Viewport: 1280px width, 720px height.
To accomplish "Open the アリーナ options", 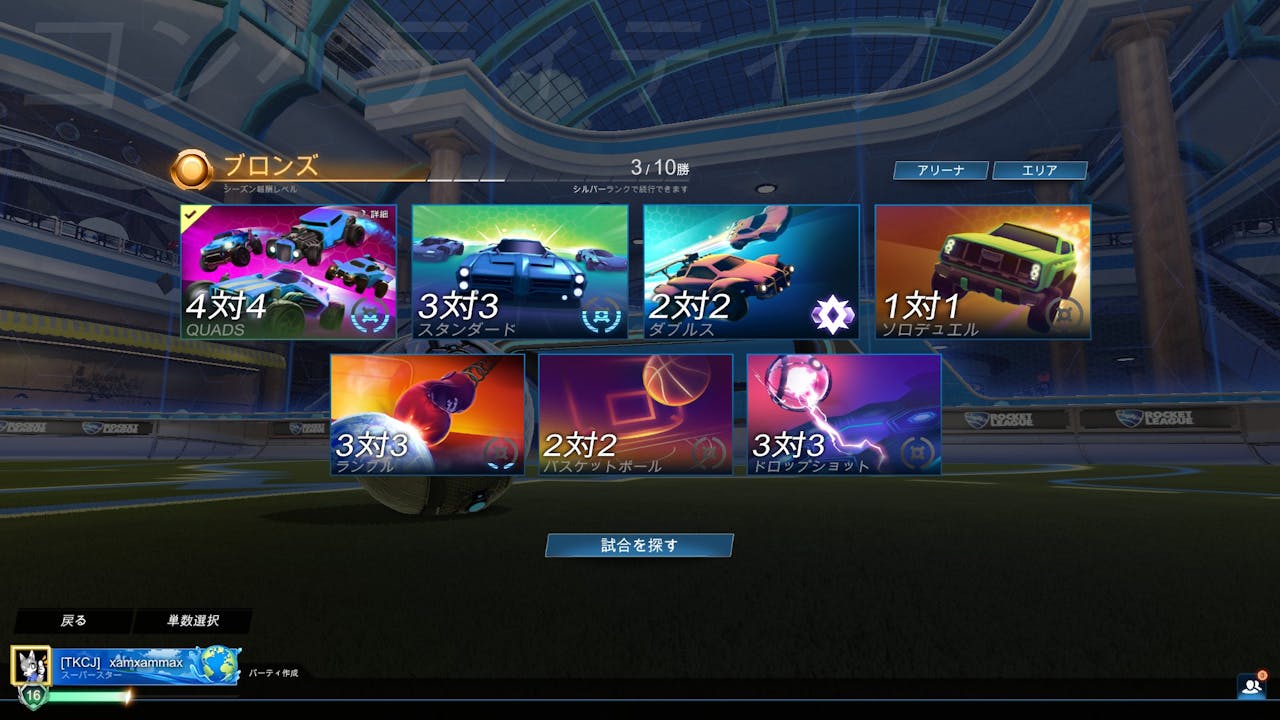I will [940, 171].
